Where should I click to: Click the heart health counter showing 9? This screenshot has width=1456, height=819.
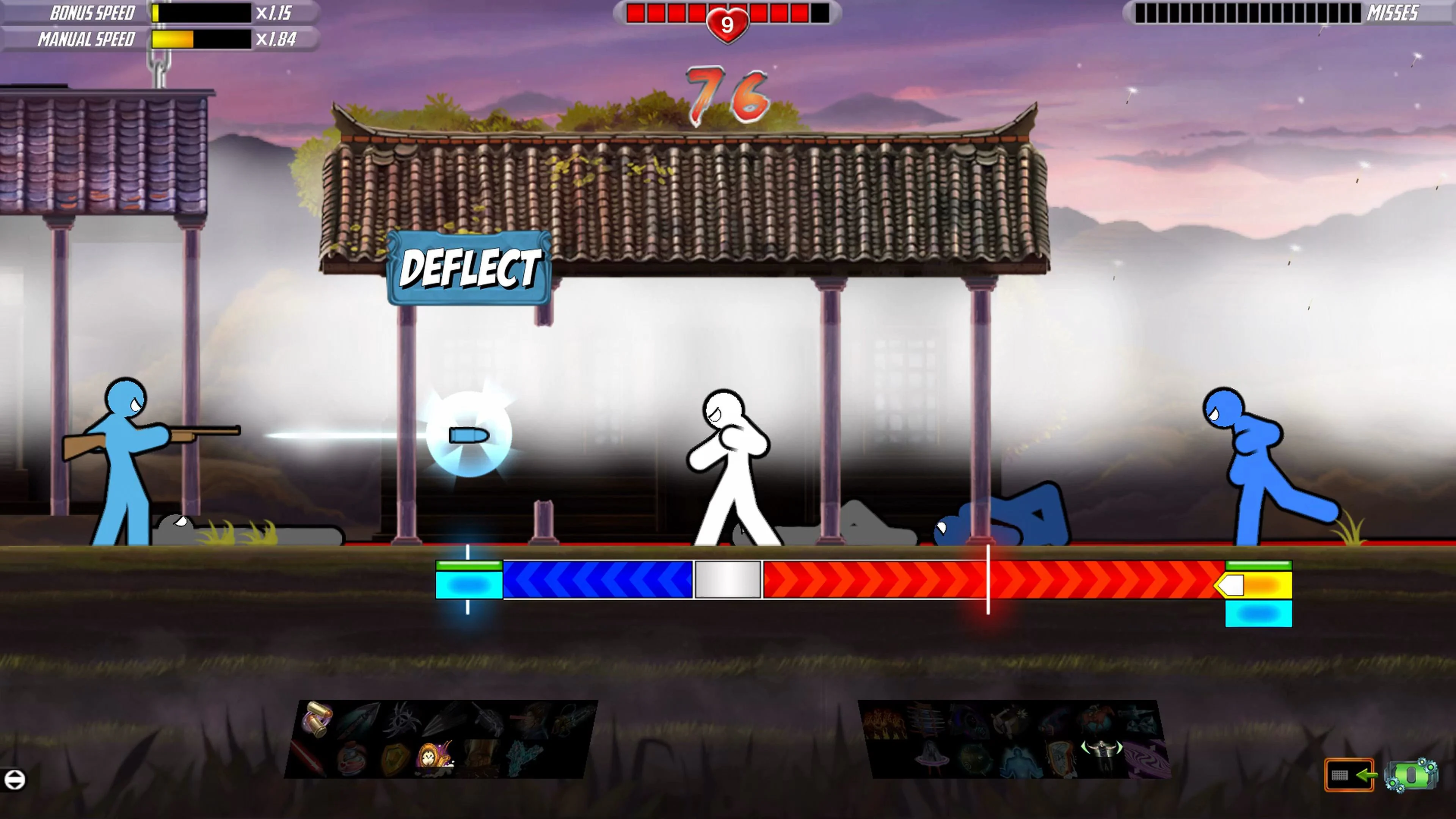pos(728,24)
